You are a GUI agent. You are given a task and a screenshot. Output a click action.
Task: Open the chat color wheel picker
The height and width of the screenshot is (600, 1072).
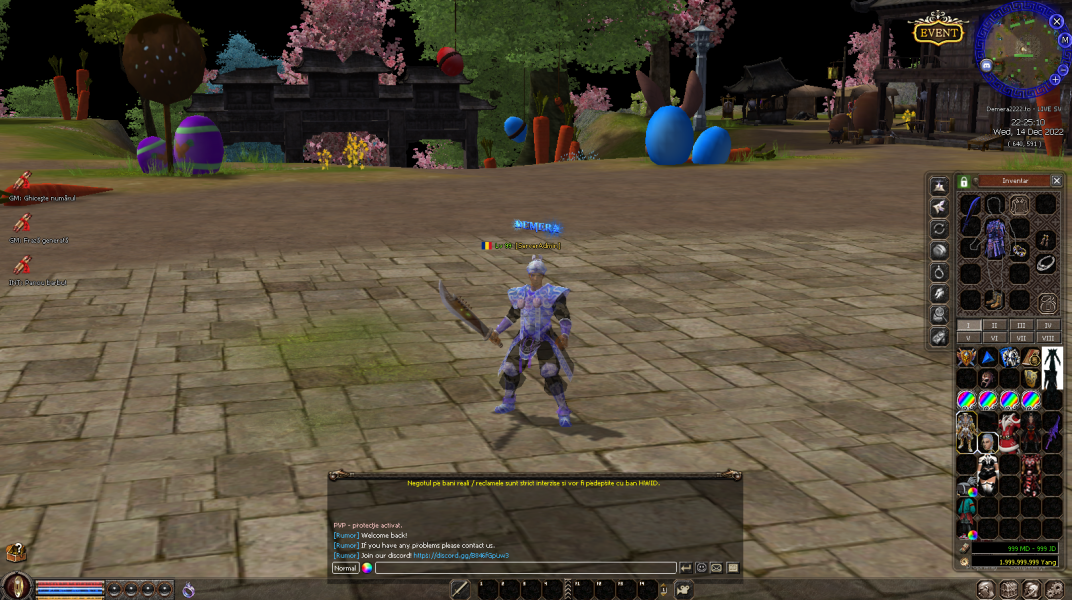click(367, 568)
